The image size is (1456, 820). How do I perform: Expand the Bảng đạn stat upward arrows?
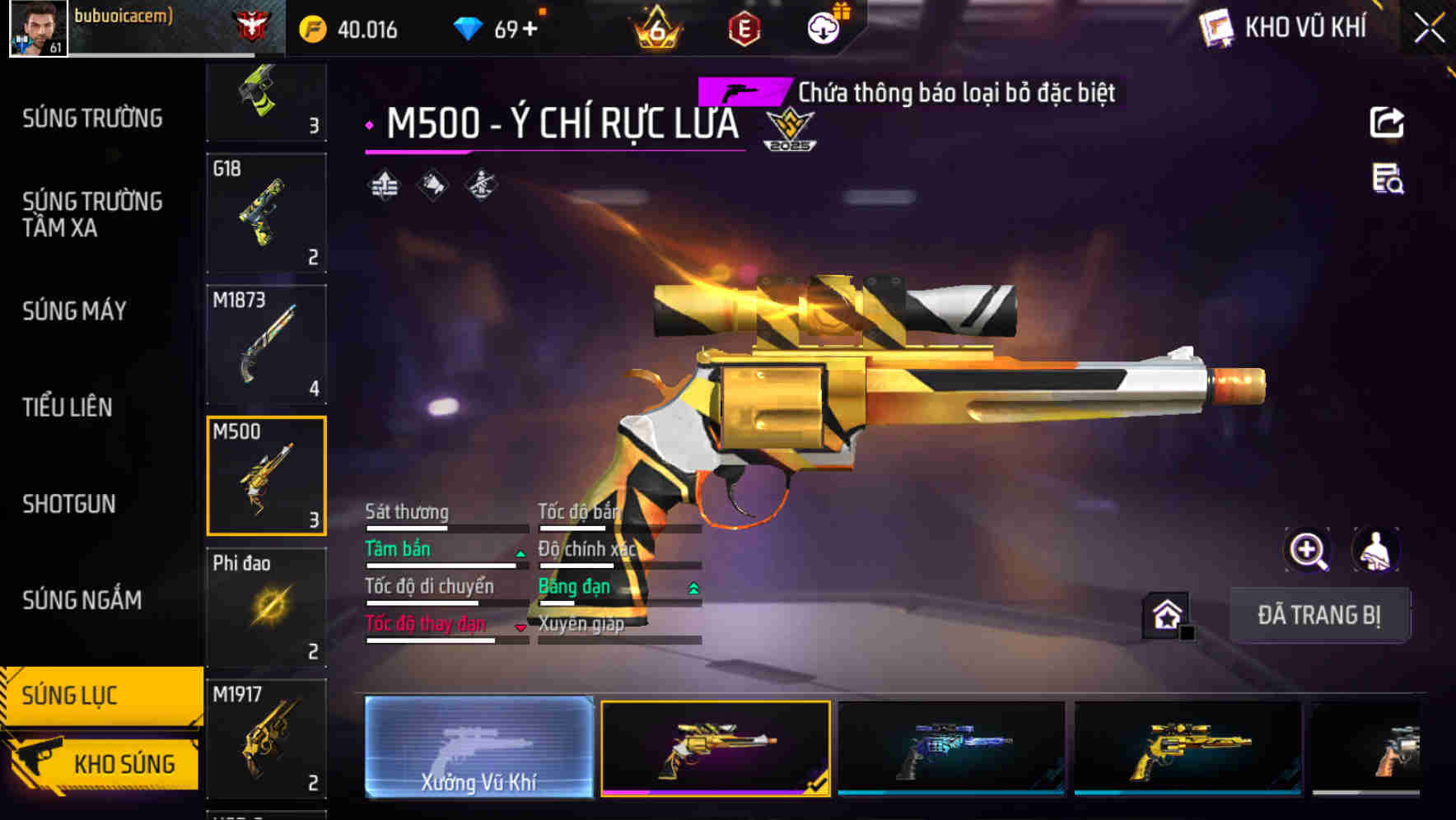coord(693,586)
